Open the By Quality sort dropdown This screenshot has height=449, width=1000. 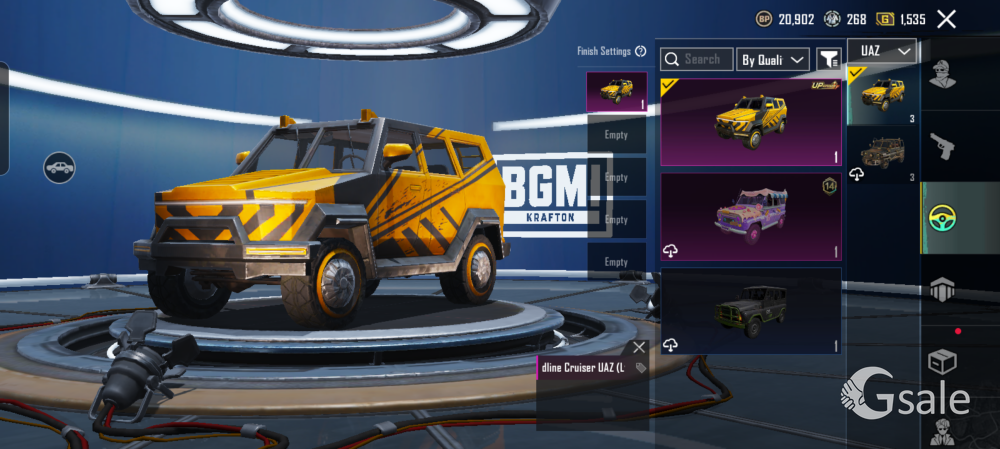772,60
